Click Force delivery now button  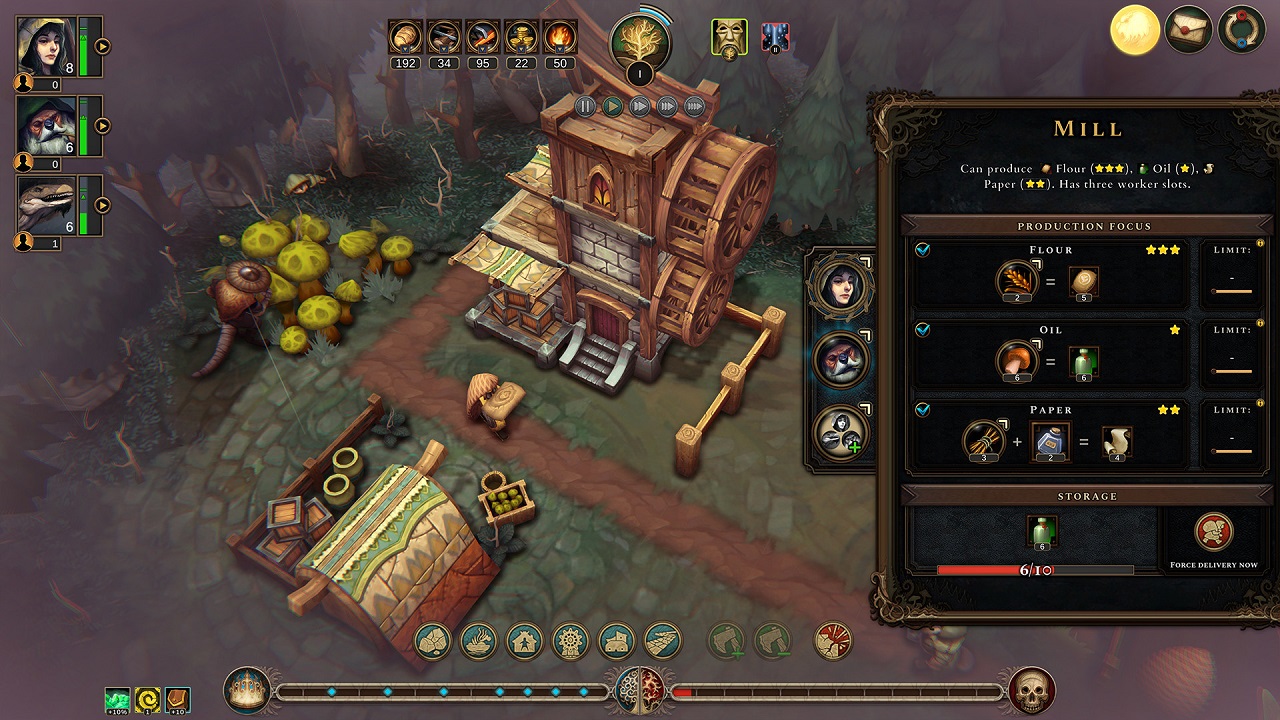pyautogui.click(x=1214, y=534)
